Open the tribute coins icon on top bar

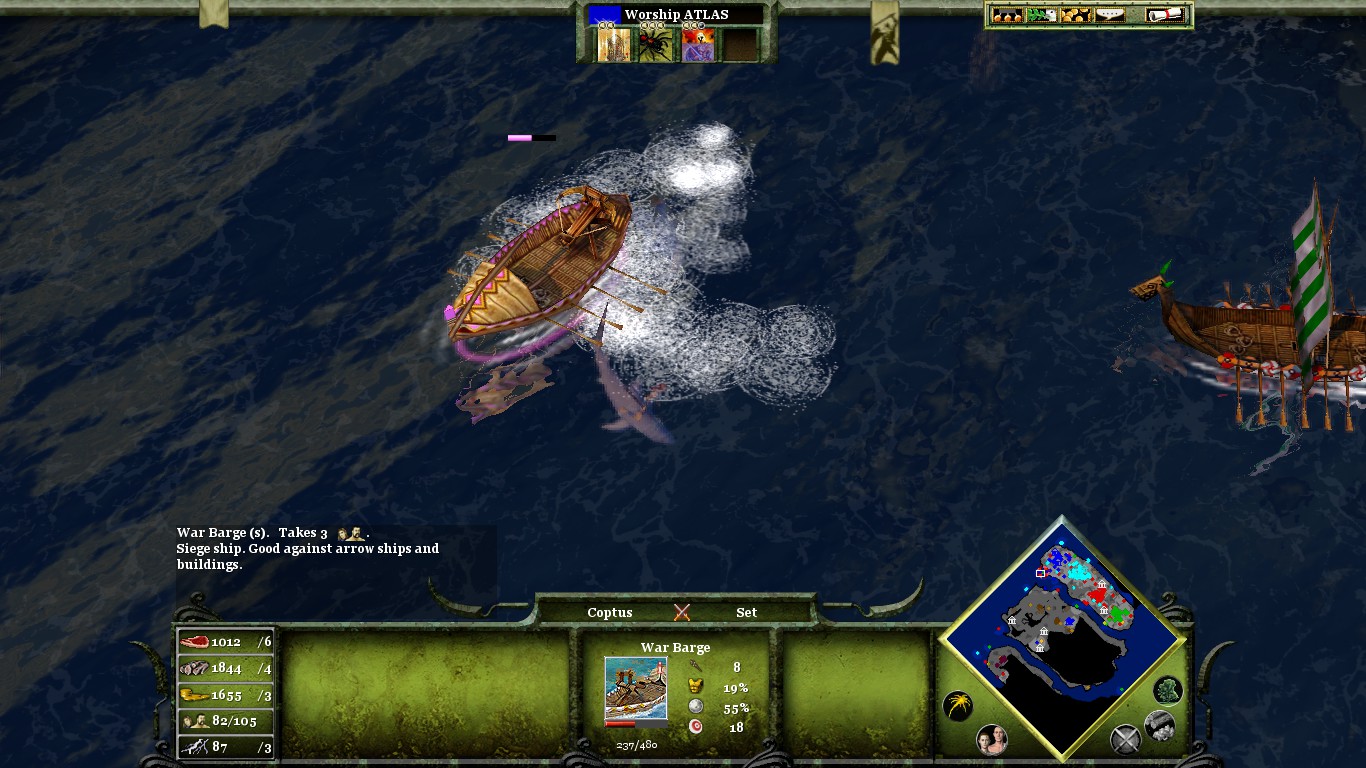coord(1076,14)
